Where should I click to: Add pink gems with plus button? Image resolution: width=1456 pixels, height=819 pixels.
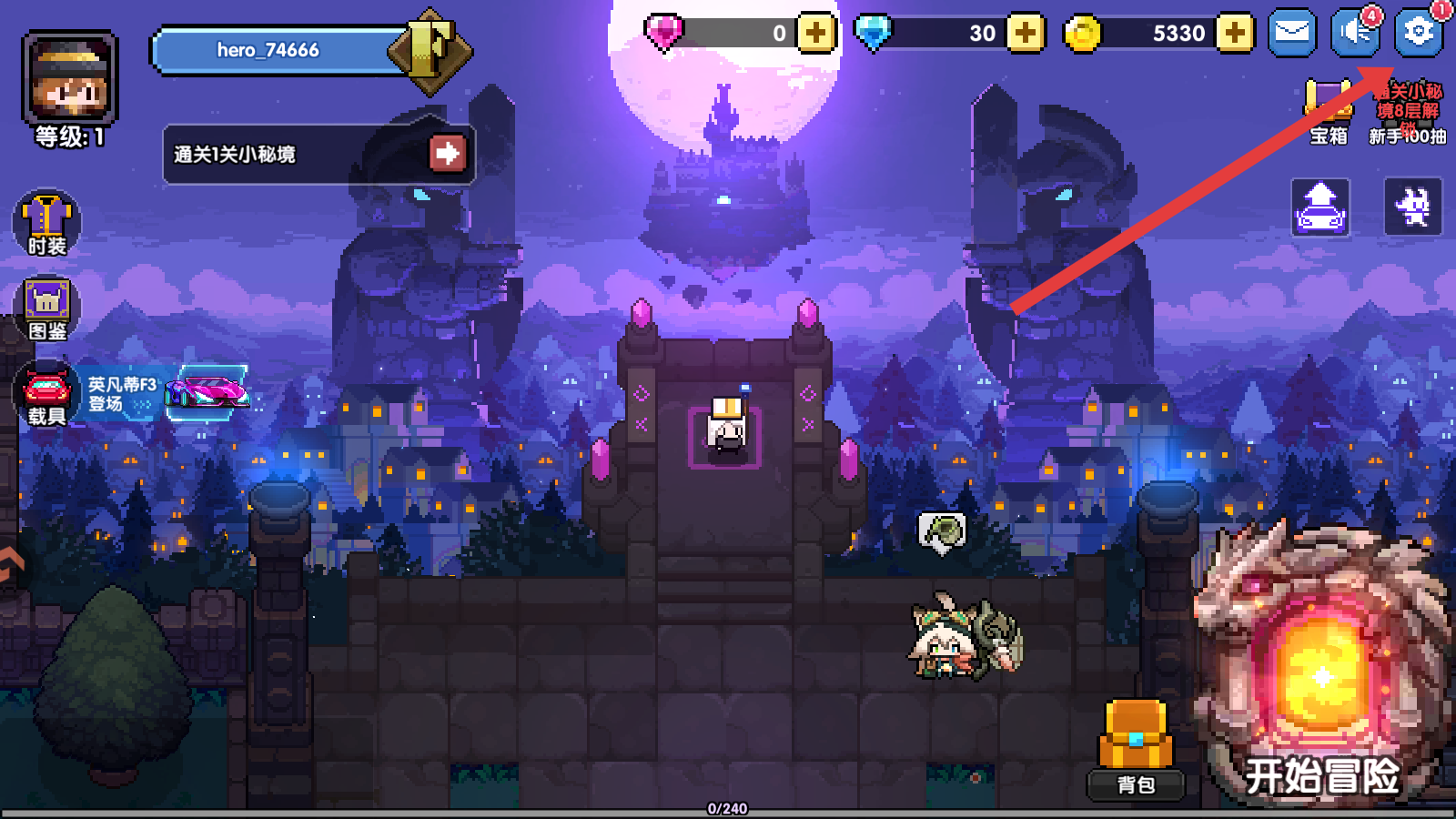(816, 34)
